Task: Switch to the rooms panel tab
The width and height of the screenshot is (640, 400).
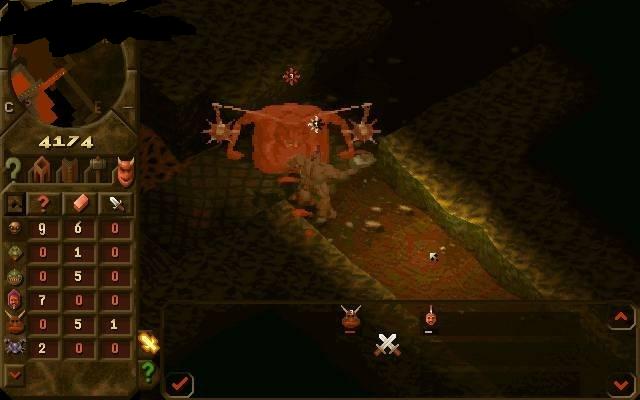Action: pos(43,170)
